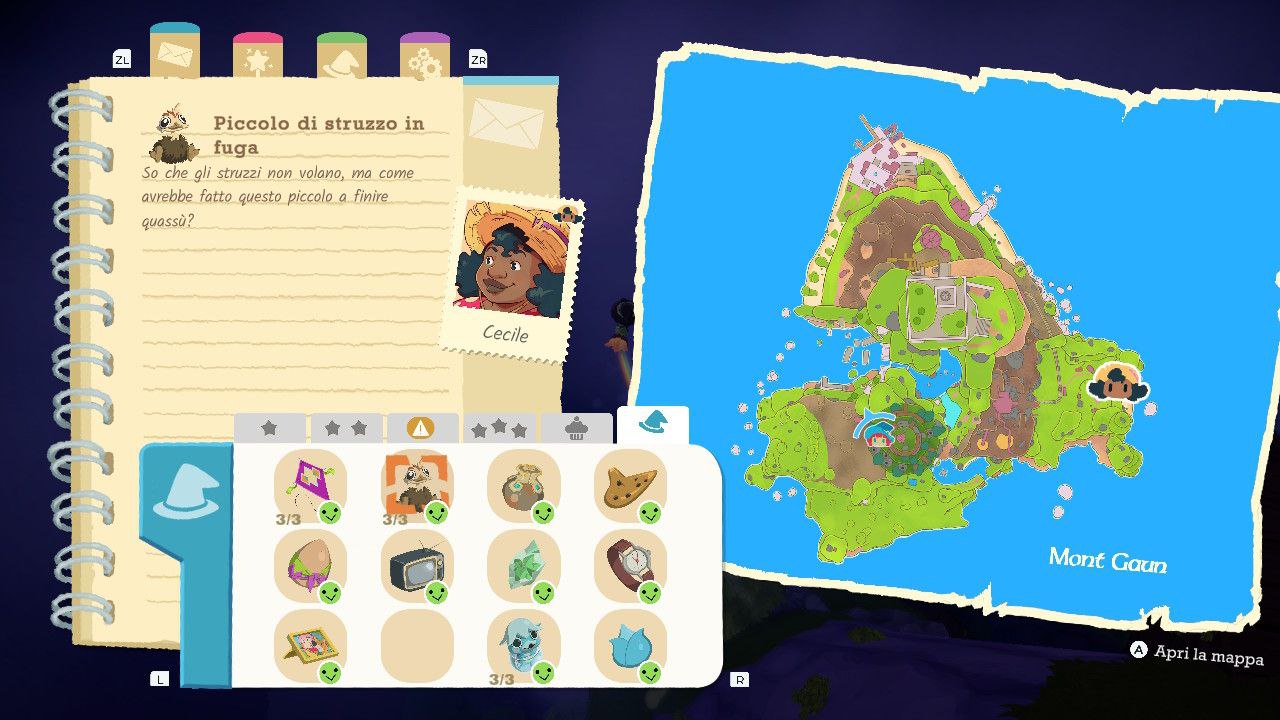
Task: Select the old television item
Action: pos(416,566)
